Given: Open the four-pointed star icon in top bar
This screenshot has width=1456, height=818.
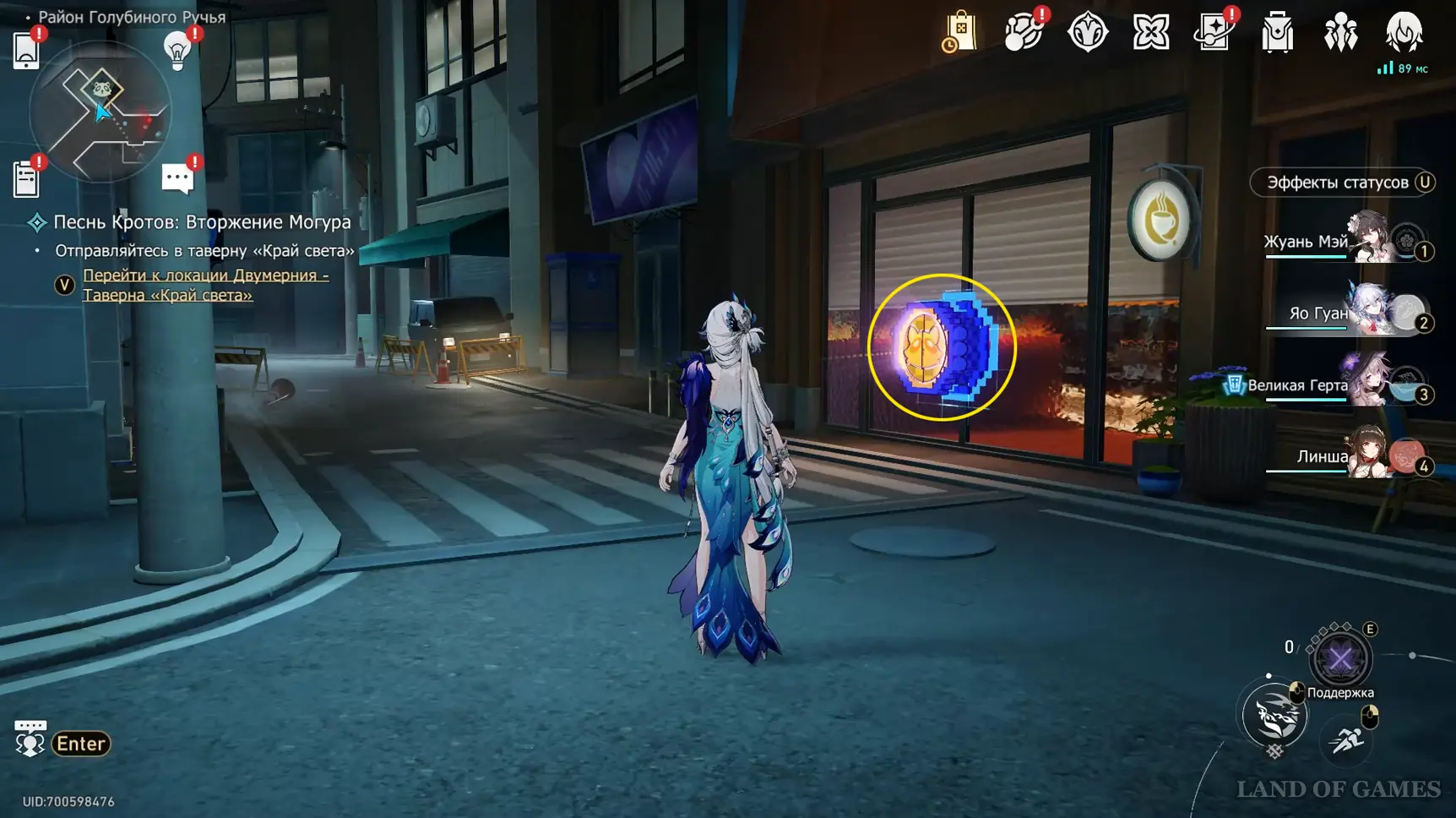Looking at the screenshot, I should pos(1150,33).
